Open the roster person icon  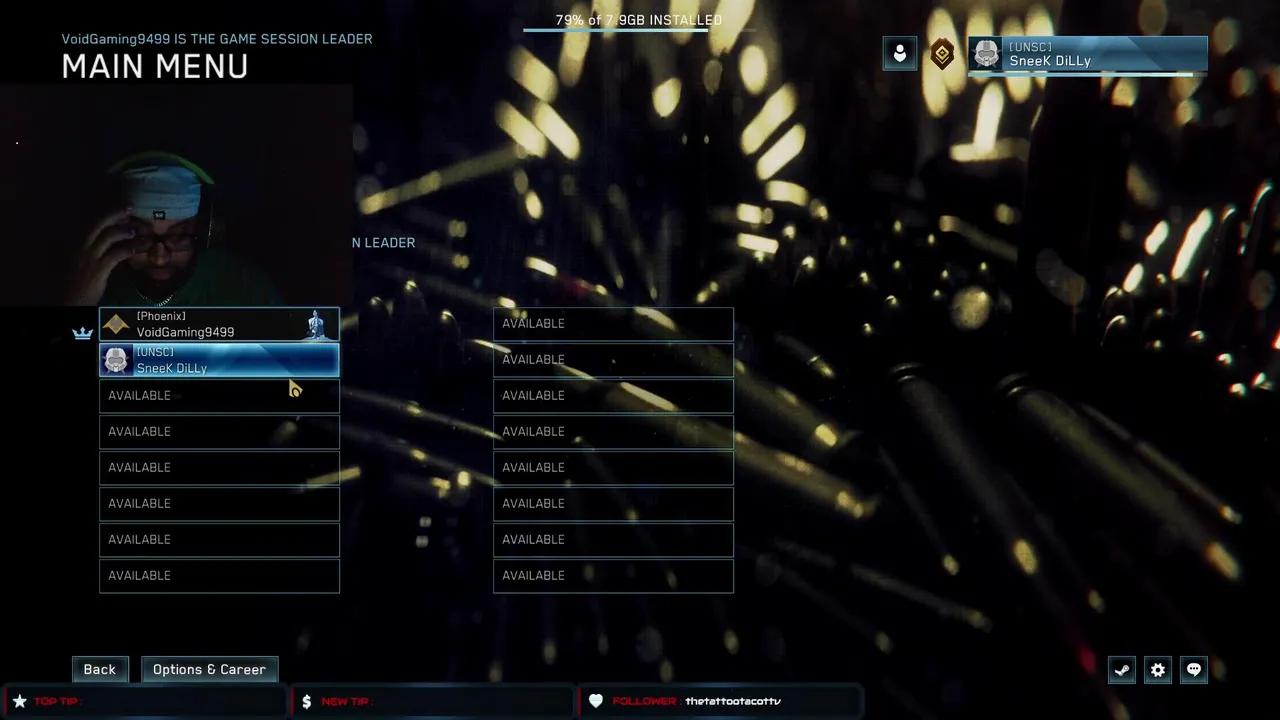pos(899,54)
